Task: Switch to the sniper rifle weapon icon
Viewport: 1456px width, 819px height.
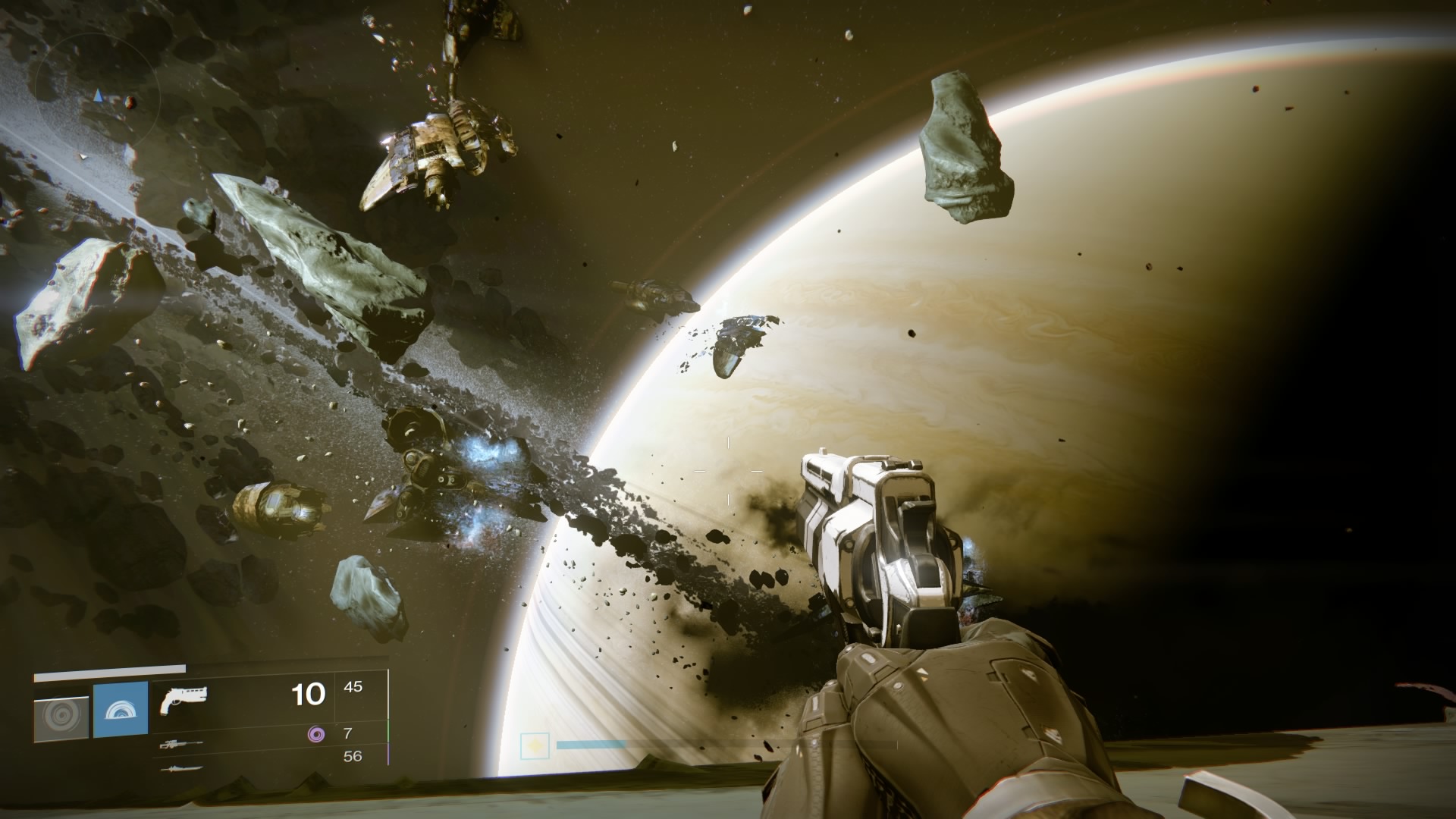Action: click(x=181, y=745)
